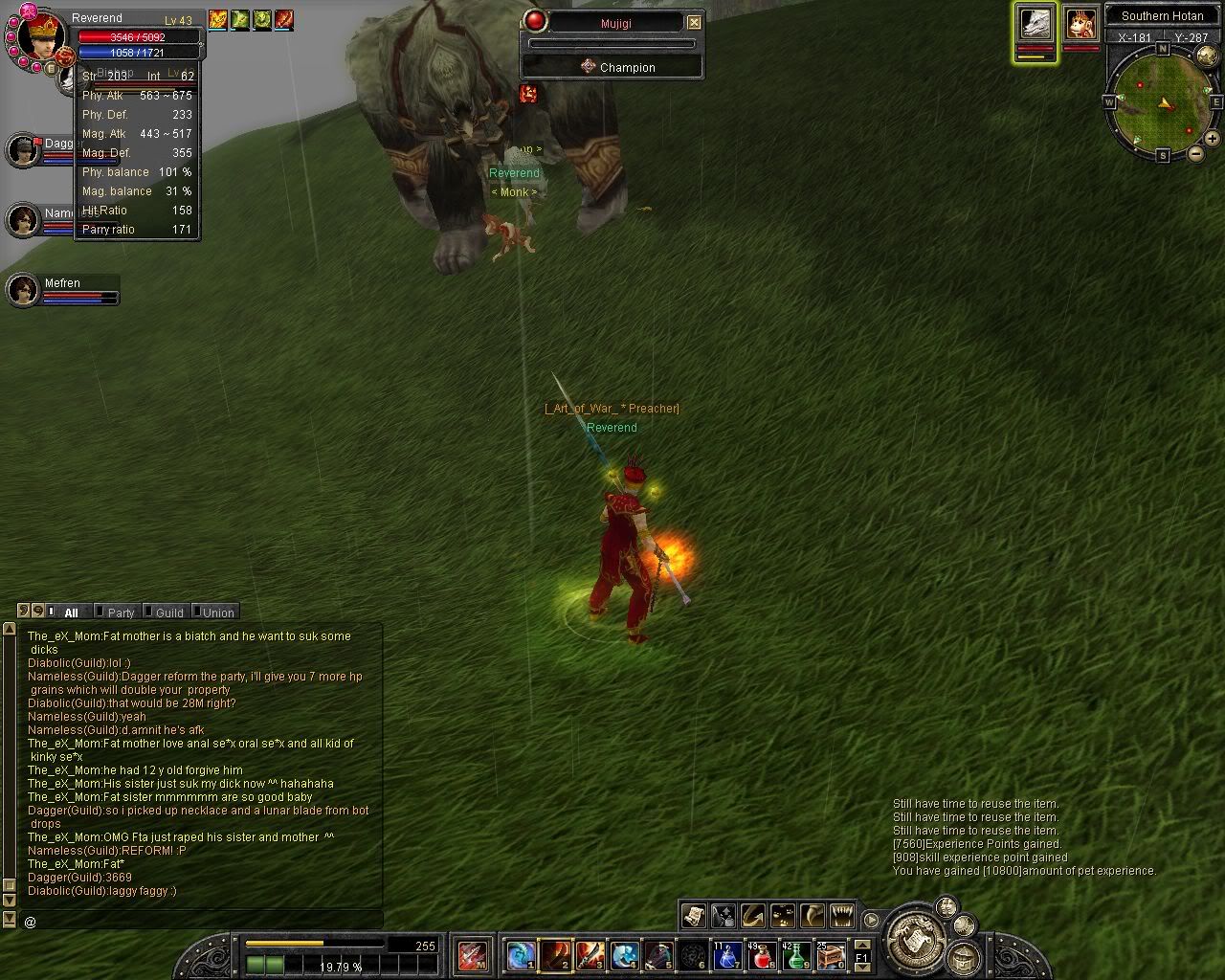This screenshot has width=1225, height=980.
Task: Switch hotbar page with the up arrow
Action: pyautogui.click(x=862, y=947)
